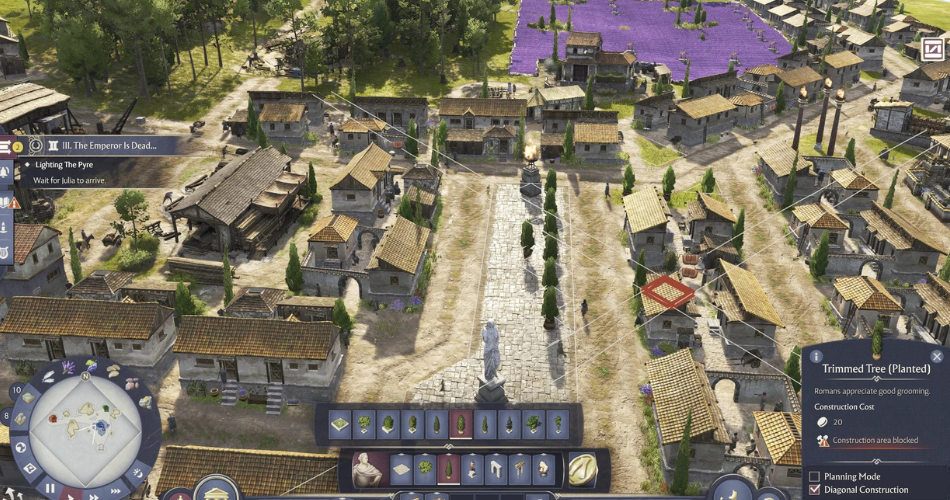Select the lavender resource icon on minimap ring
The width and height of the screenshot is (950, 500).
tap(68, 366)
